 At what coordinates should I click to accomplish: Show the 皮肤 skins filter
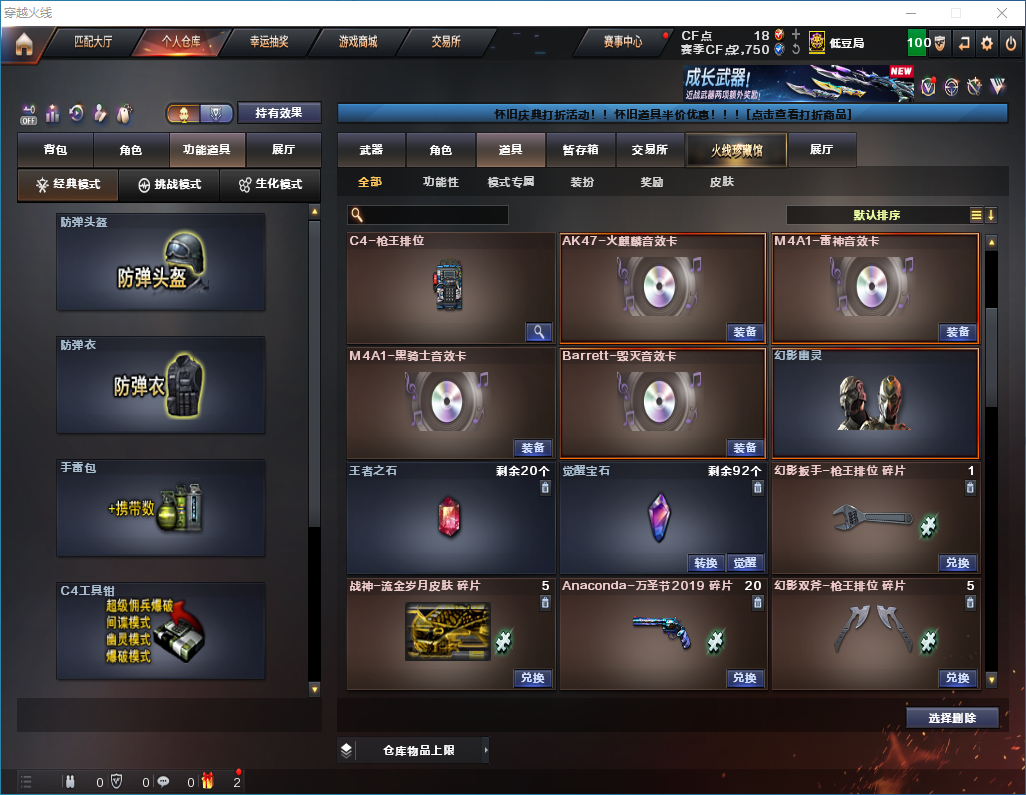[721, 183]
